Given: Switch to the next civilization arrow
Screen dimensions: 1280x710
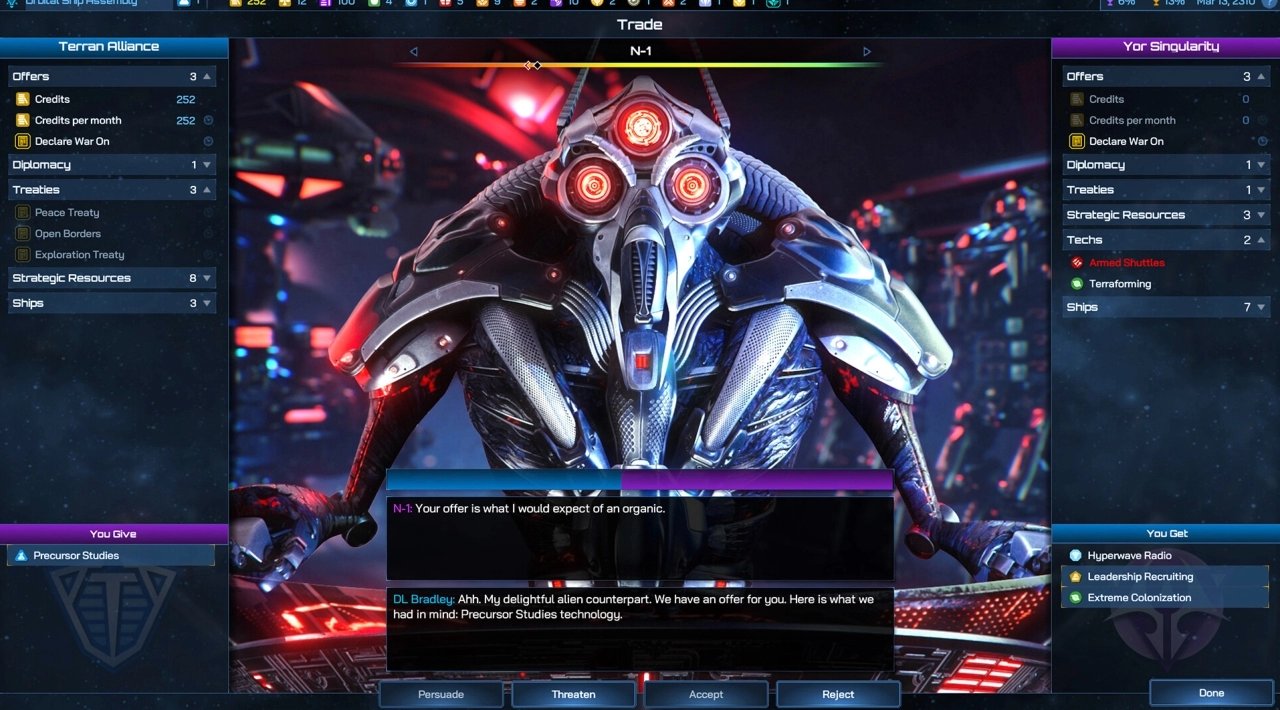Looking at the screenshot, I should click(x=867, y=52).
